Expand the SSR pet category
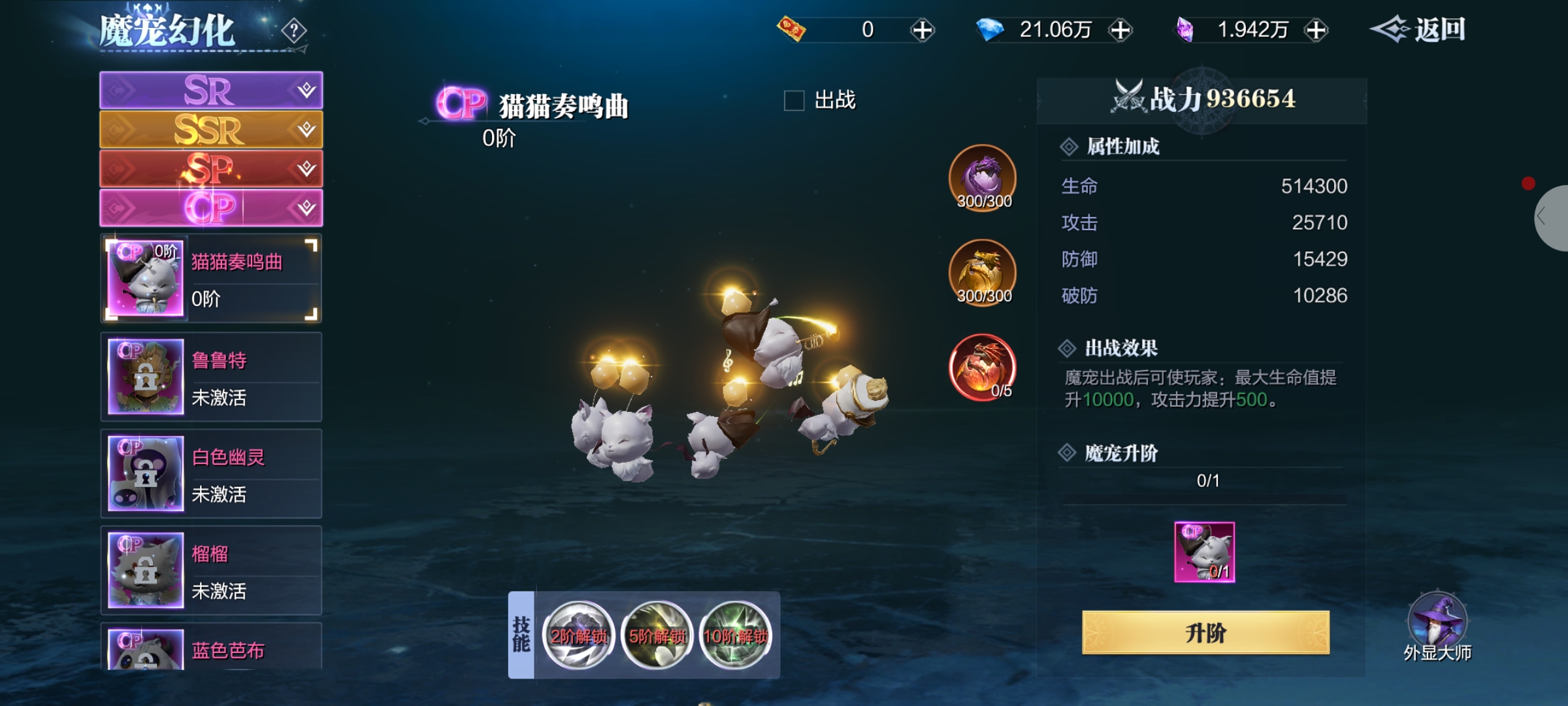The image size is (1568, 706). click(x=210, y=129)
